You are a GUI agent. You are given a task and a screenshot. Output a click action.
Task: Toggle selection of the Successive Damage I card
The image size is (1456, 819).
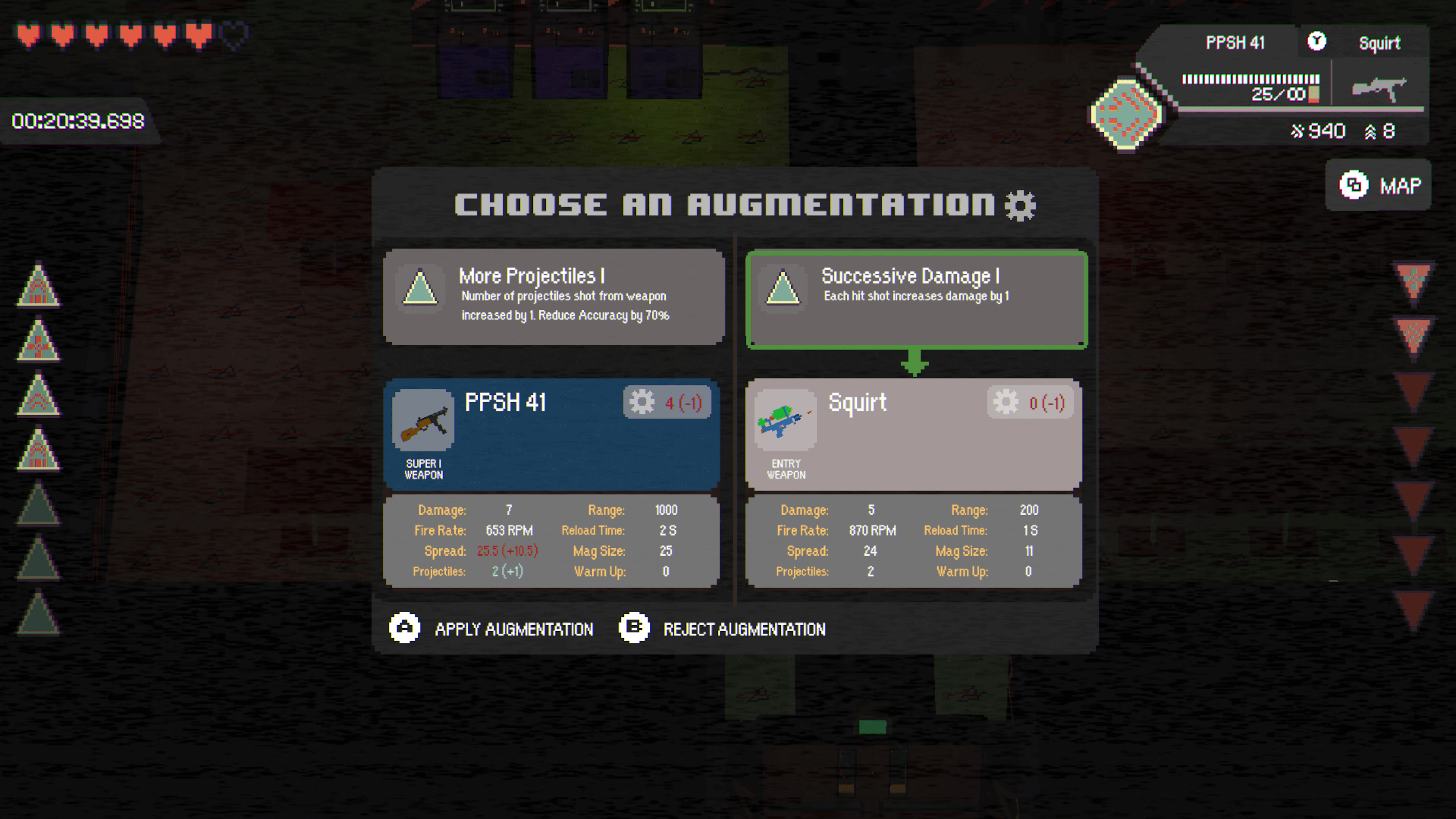[x=916, y=298]
